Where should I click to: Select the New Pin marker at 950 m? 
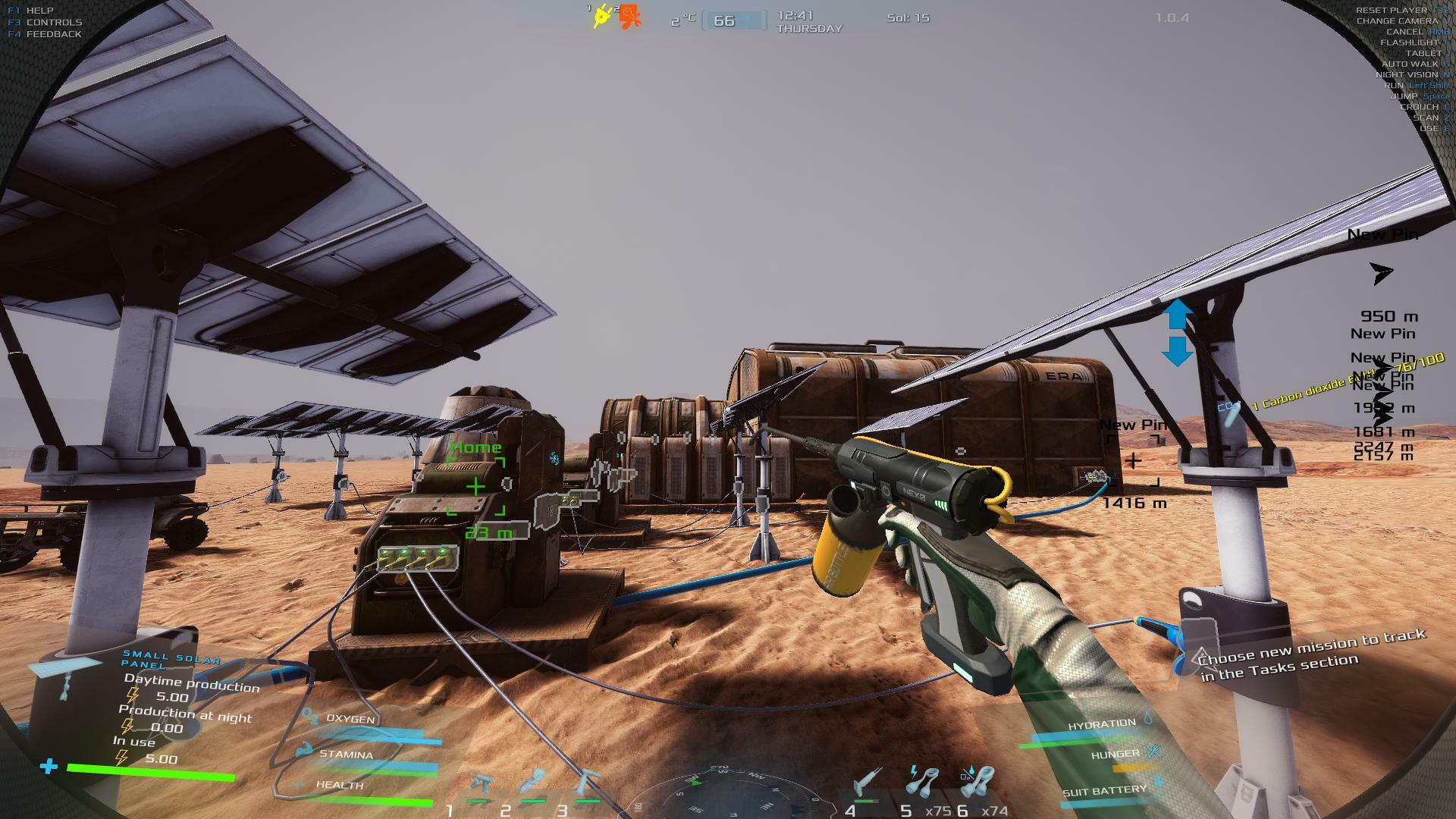coord(1382,273)
